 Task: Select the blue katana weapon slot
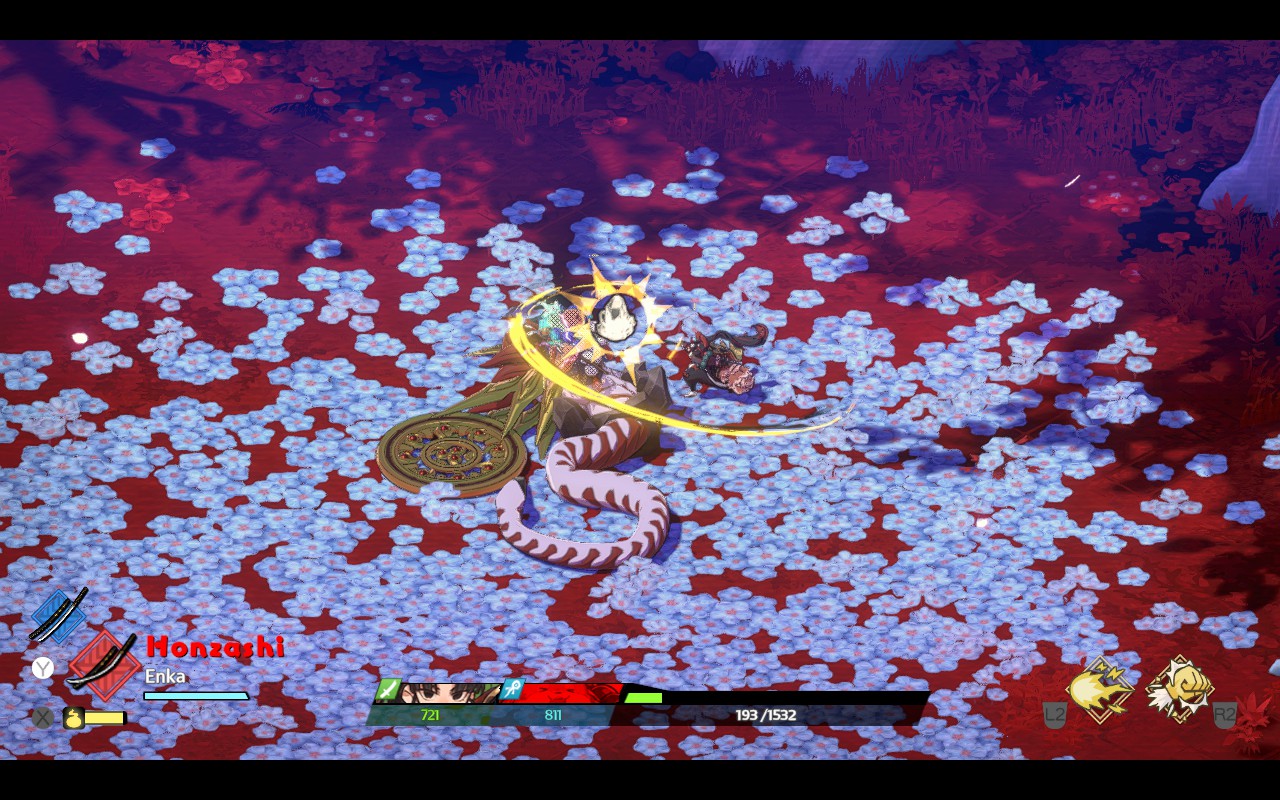pos(58,615)
